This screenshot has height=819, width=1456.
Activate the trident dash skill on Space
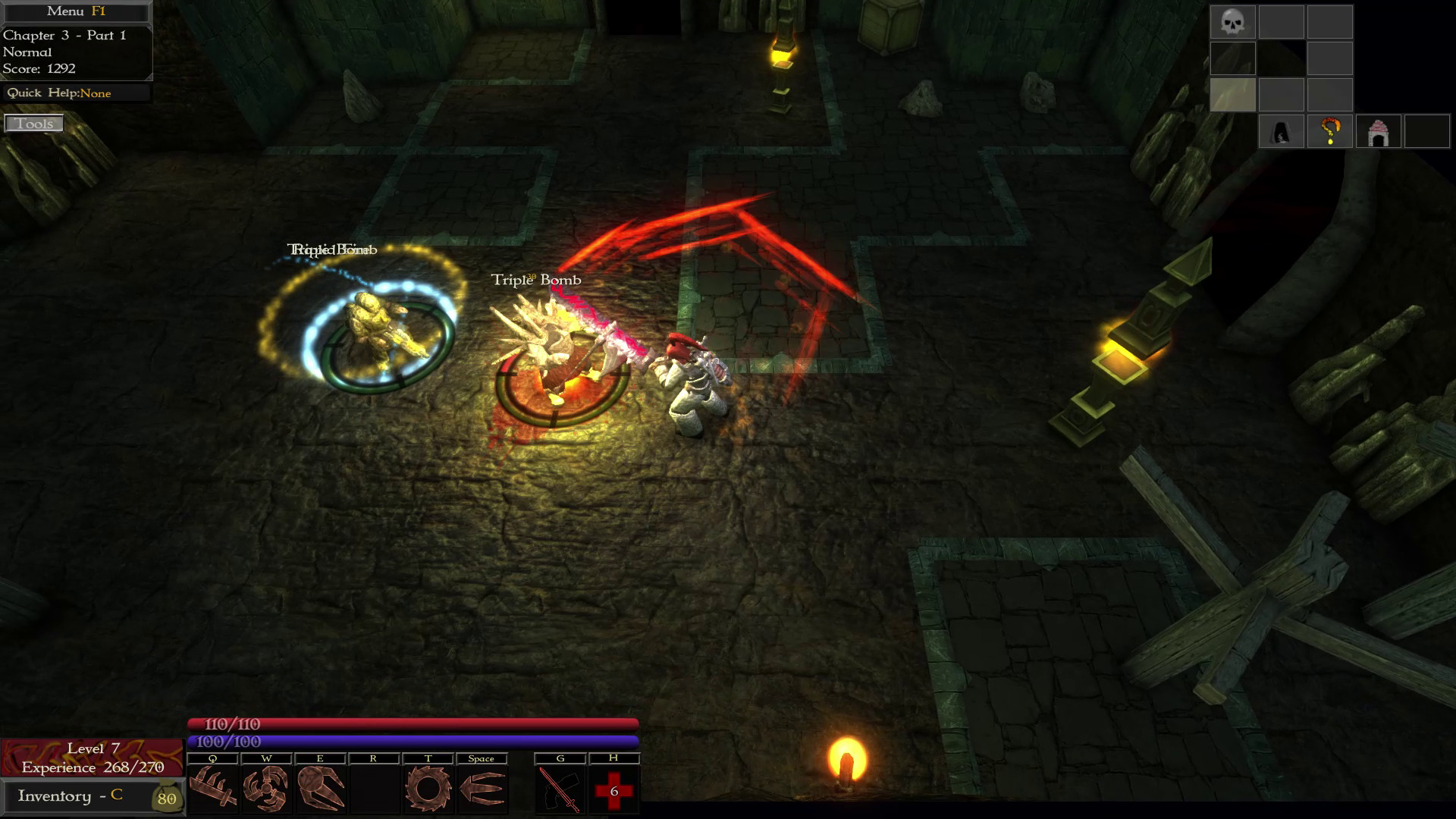482,789
